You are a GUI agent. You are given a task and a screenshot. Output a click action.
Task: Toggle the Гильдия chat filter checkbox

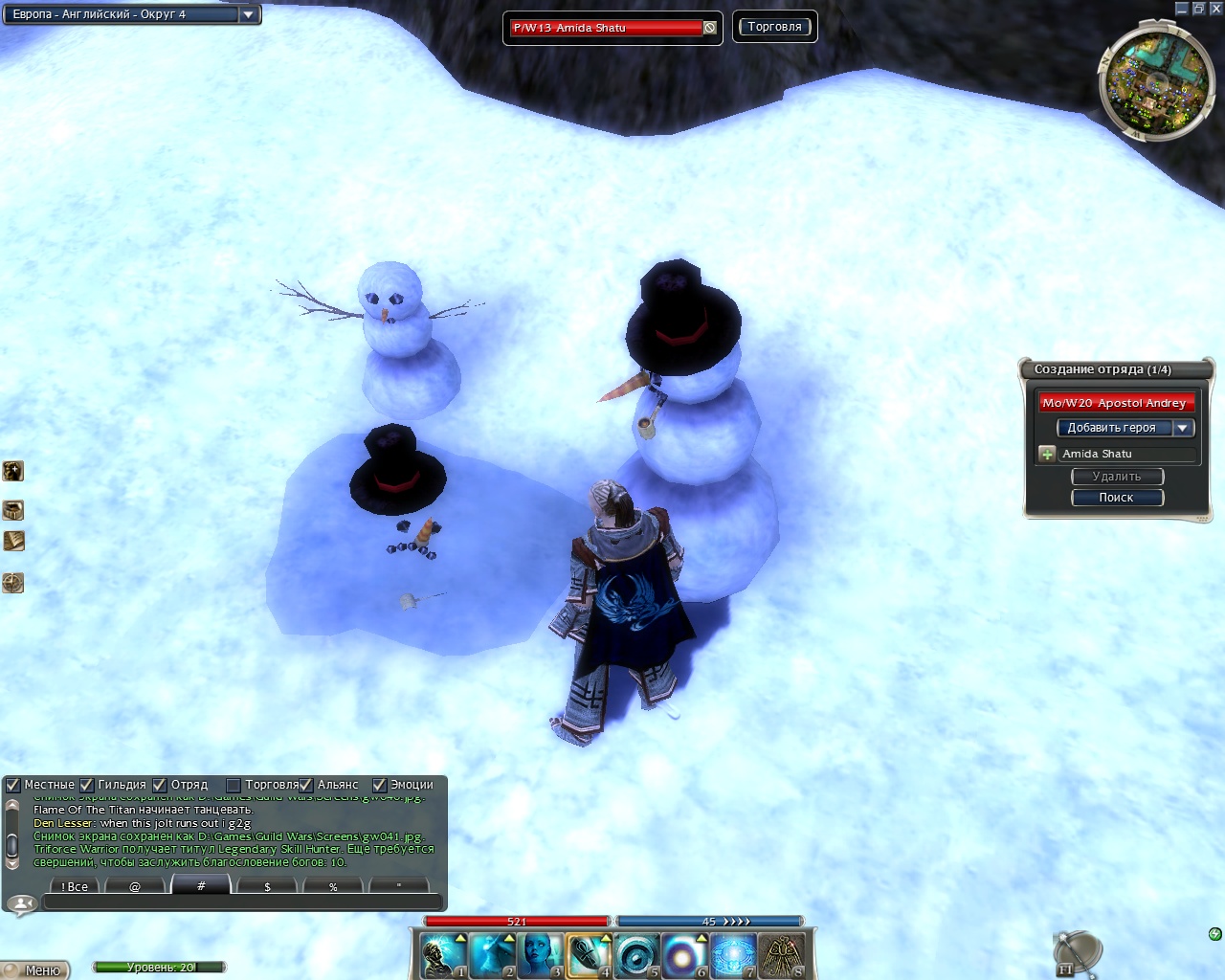87,785
